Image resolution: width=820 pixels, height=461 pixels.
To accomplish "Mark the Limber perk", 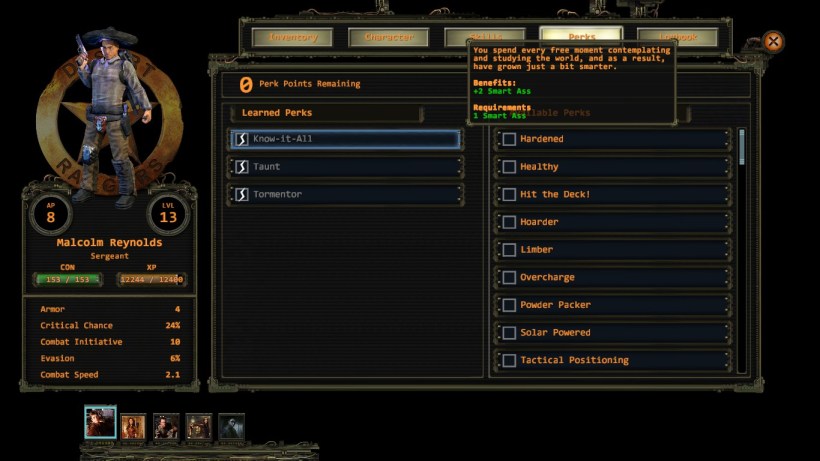I will pos(509,249).
